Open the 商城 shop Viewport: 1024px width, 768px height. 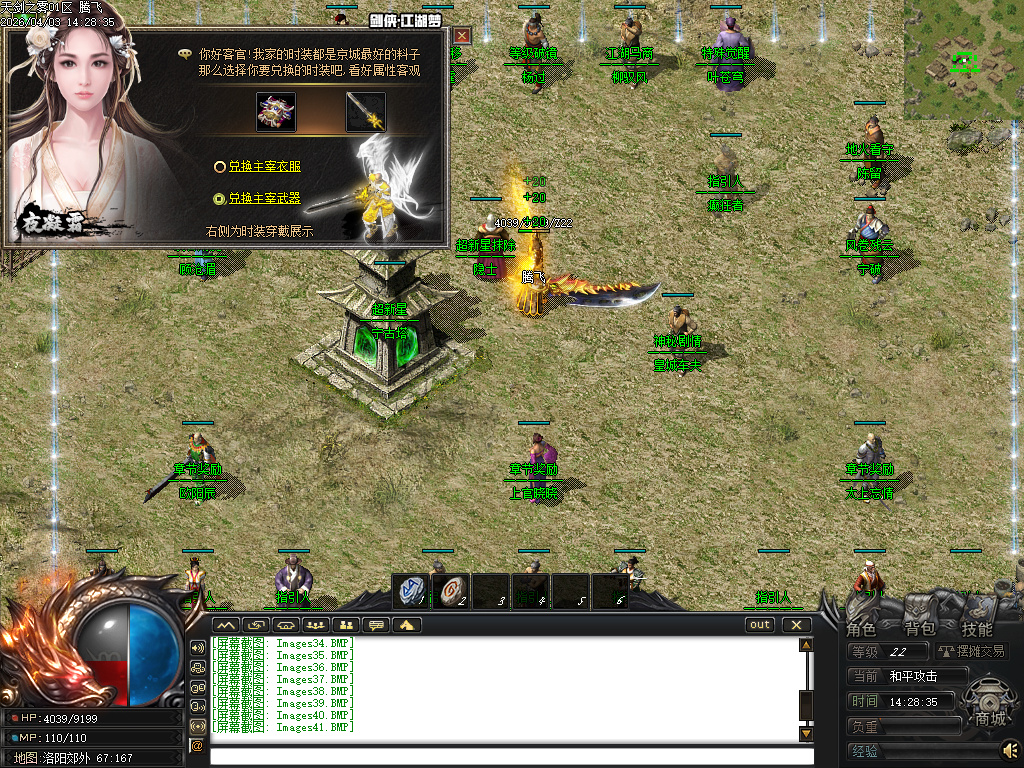[990, 718]
